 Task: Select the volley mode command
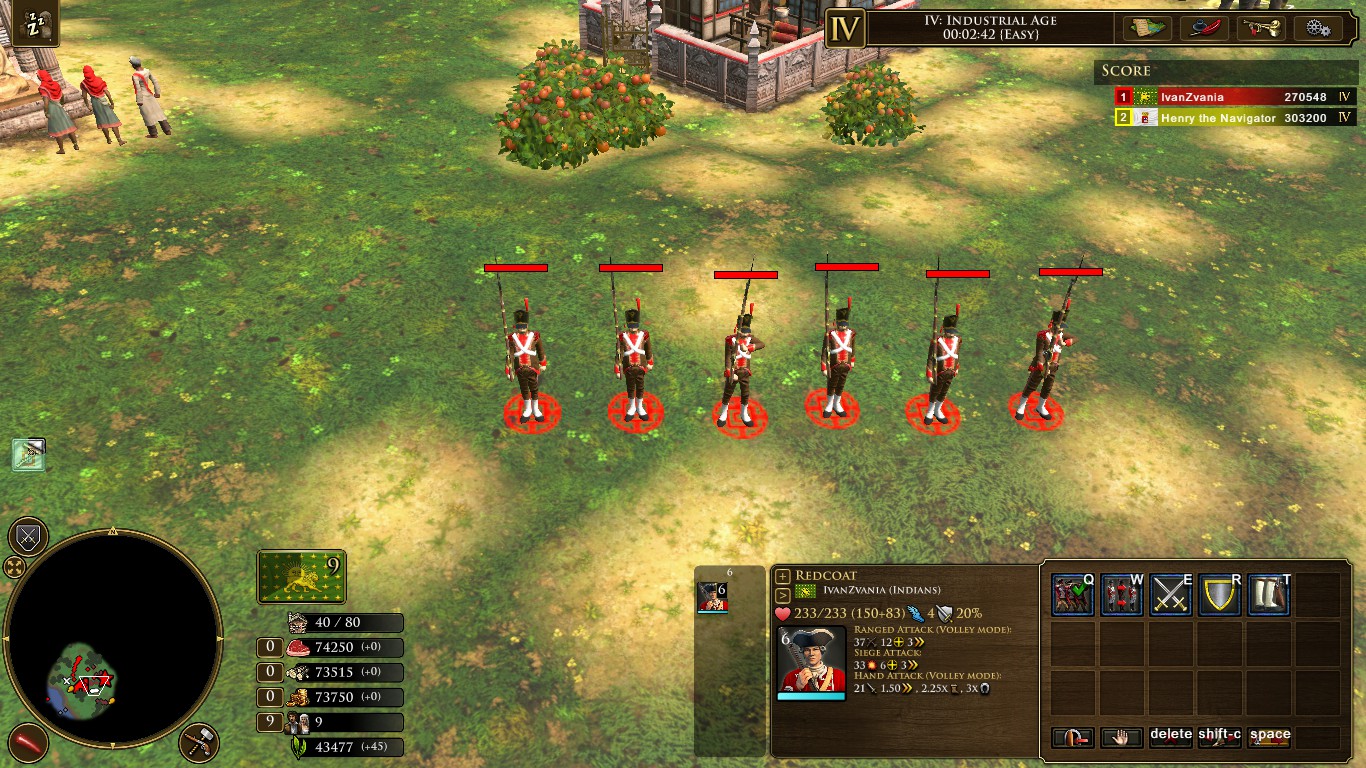point(1072,595)
